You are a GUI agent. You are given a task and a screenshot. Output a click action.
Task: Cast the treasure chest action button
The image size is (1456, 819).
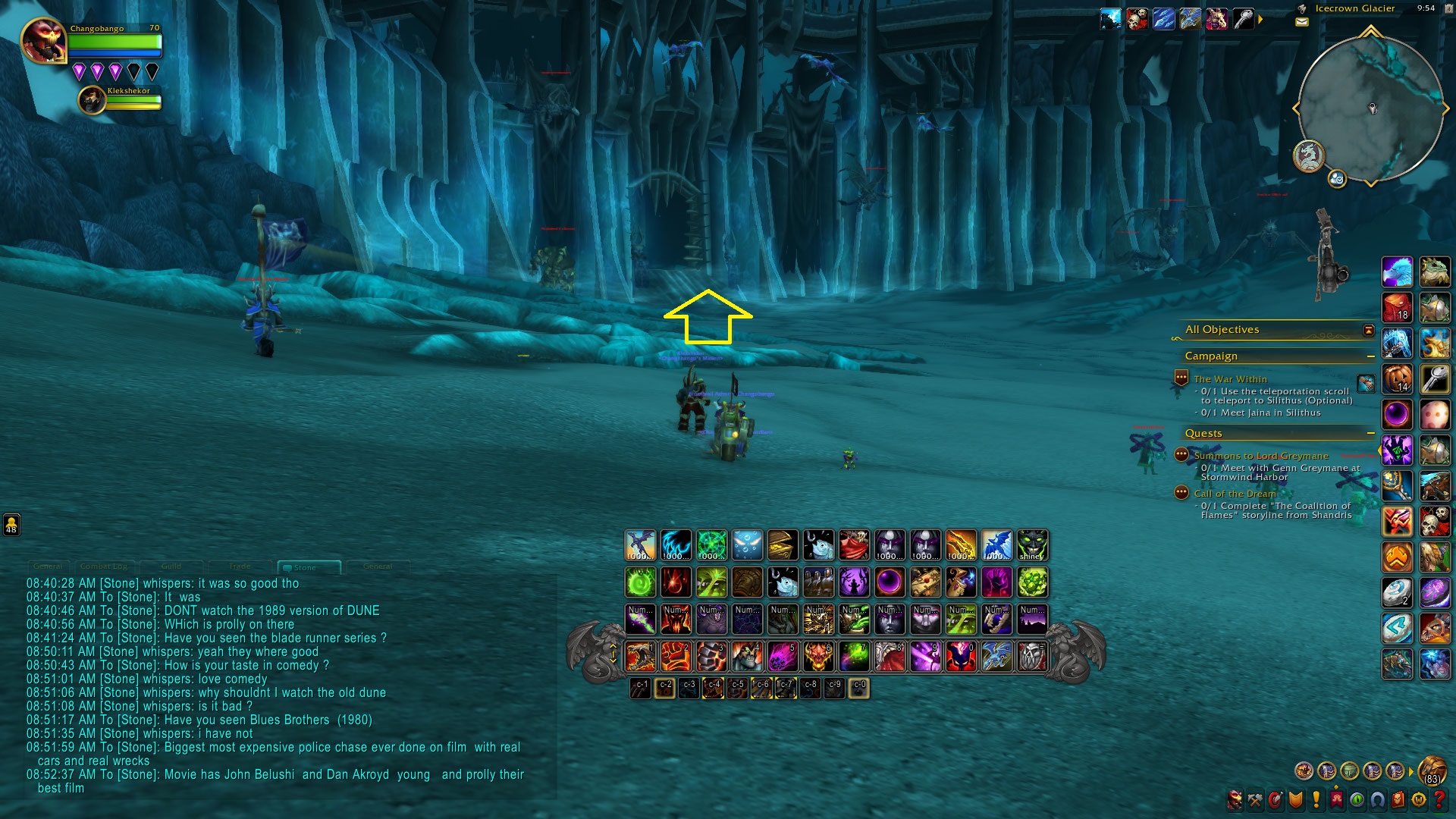(x=783, y=546)
